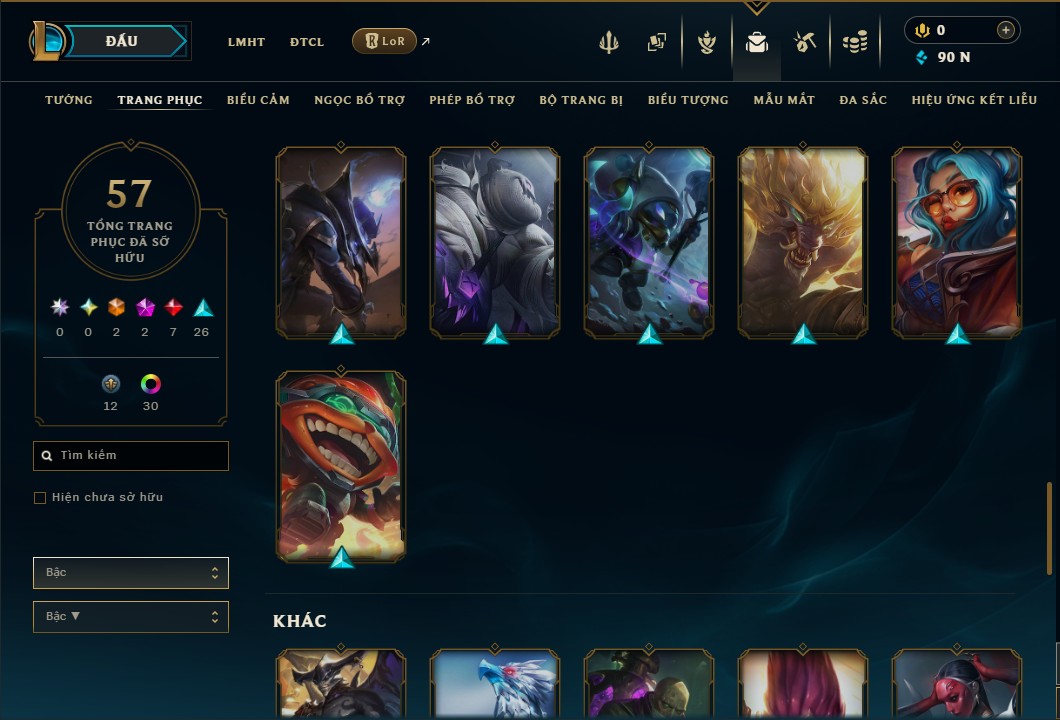Image resolution: width=1060 pixels, height=720 pixels.
Task: Open the loot hammer icon
Action: [x=805, y=42]
